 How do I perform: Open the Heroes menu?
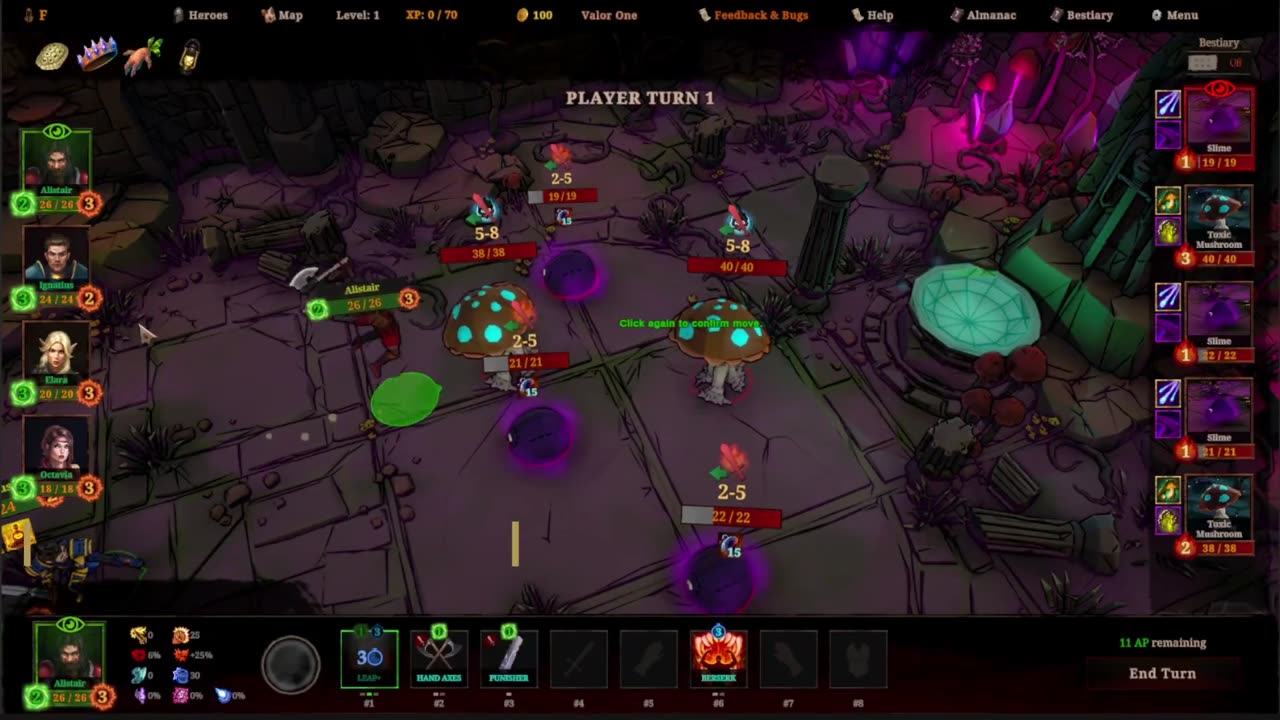[x=201, y=15]
